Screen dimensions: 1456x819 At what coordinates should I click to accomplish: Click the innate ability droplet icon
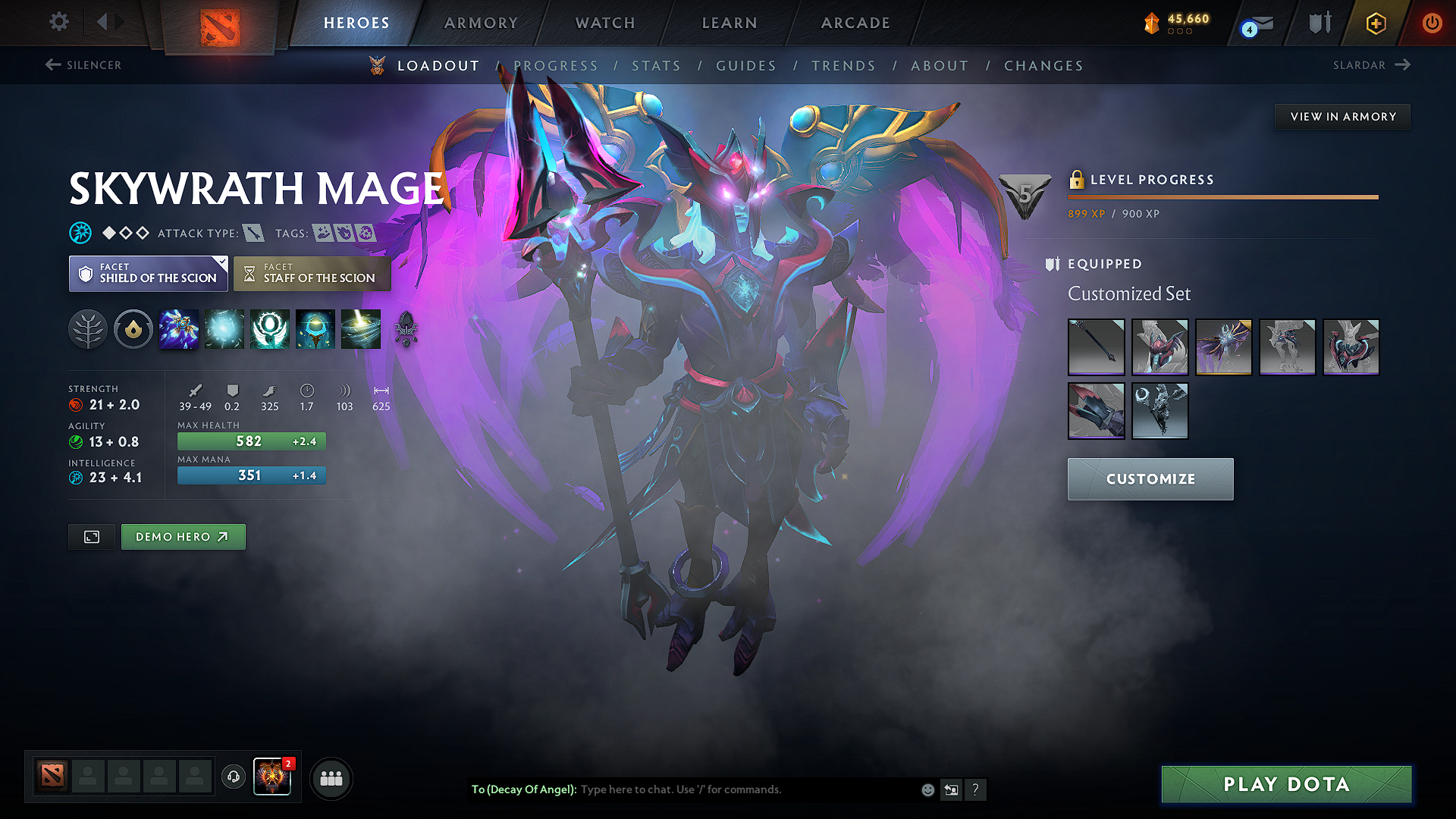click(x=133, y=329)
